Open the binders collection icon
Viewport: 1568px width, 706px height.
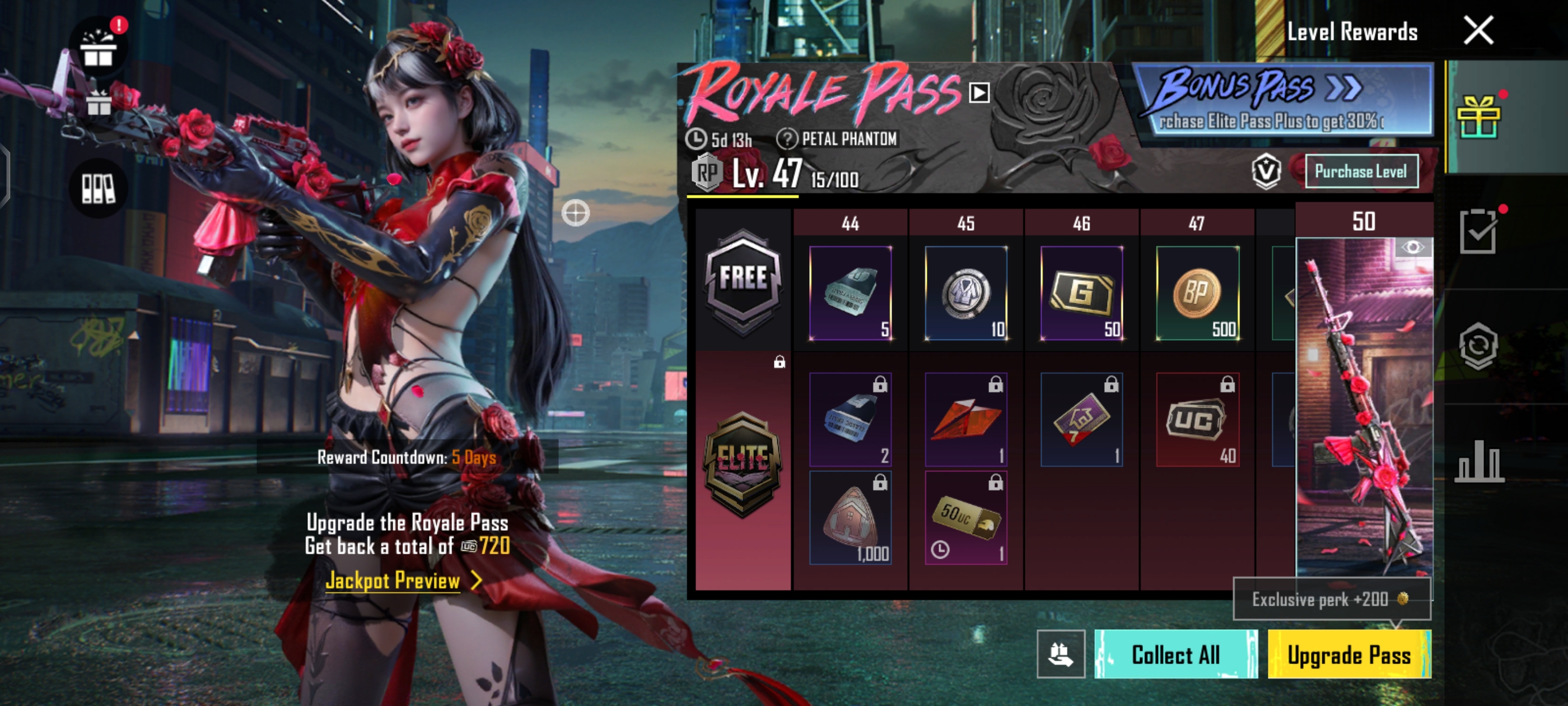point(99,188)
